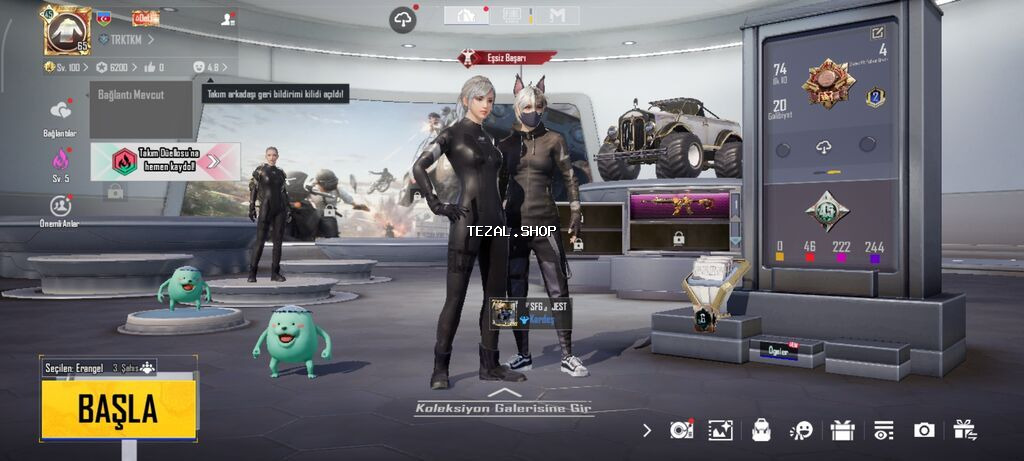Open the backpack inventory icon
The height and width of the screenshot is (461, 1024).
pyautogui.click(x=761, y=430)
